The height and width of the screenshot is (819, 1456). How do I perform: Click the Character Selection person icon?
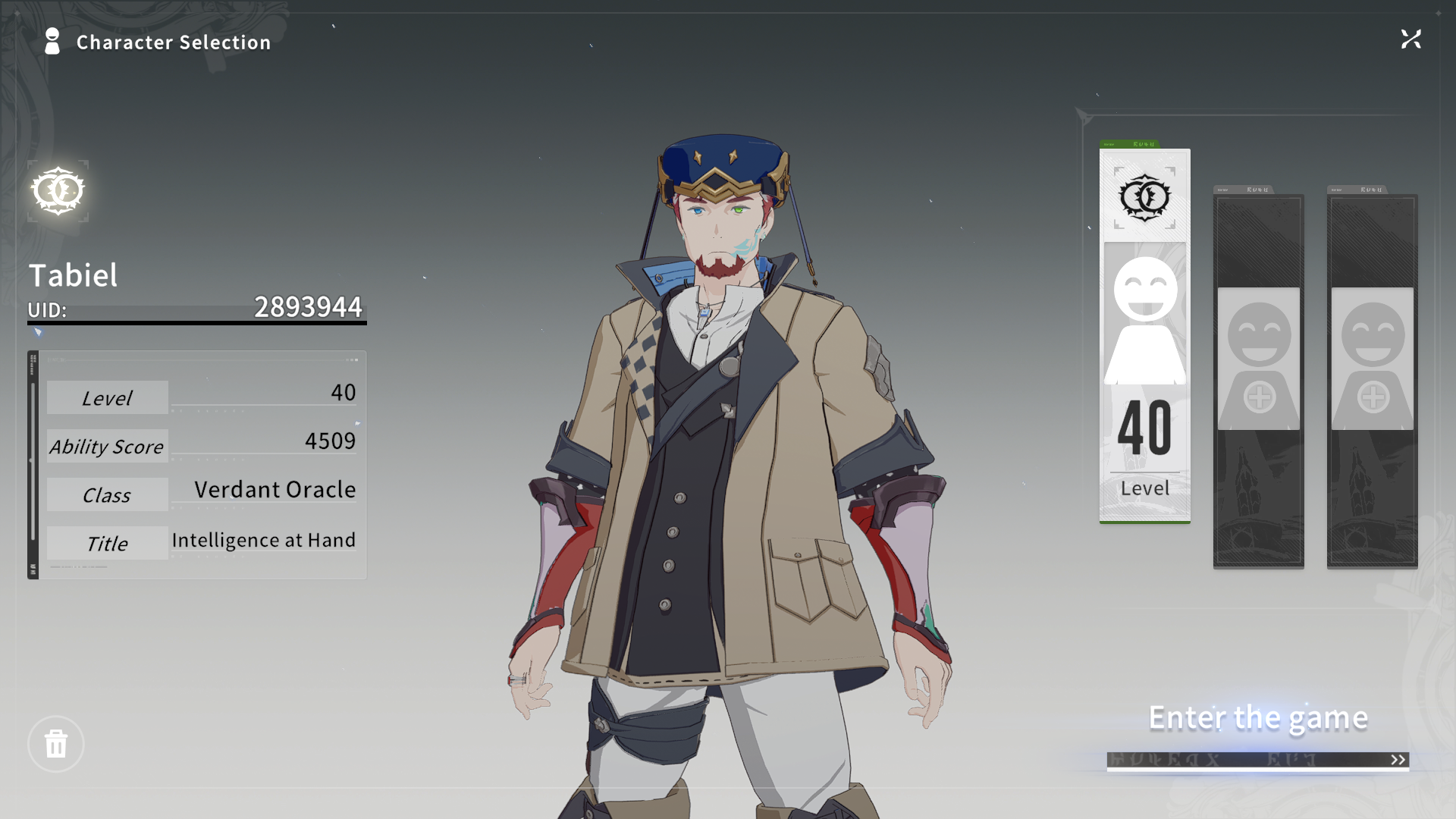(52, 42)
